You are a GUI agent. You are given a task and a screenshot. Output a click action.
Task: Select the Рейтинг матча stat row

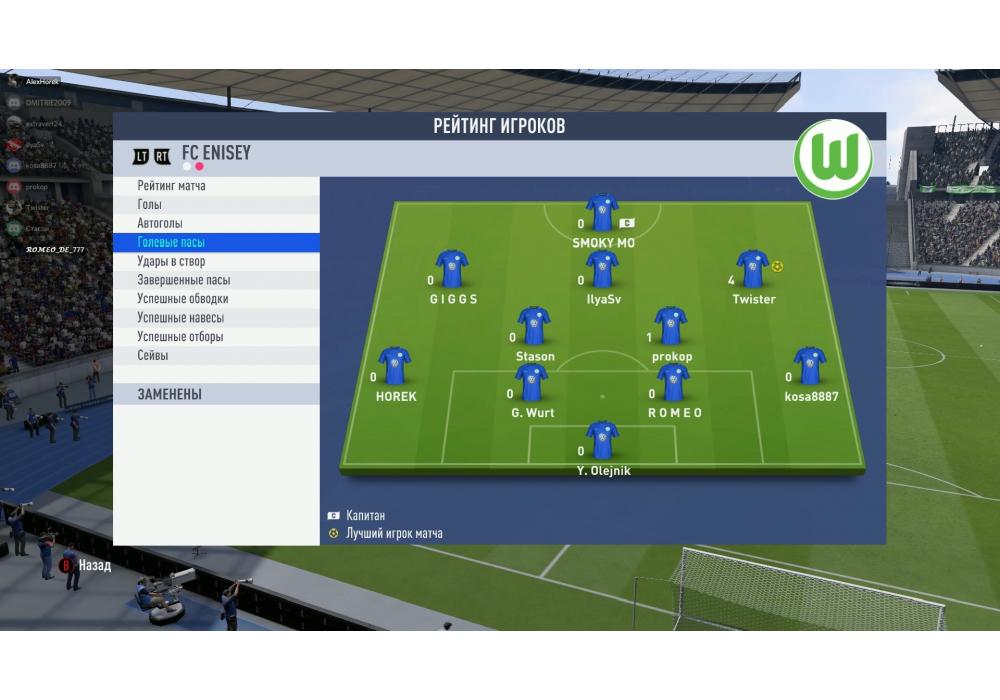172,186
